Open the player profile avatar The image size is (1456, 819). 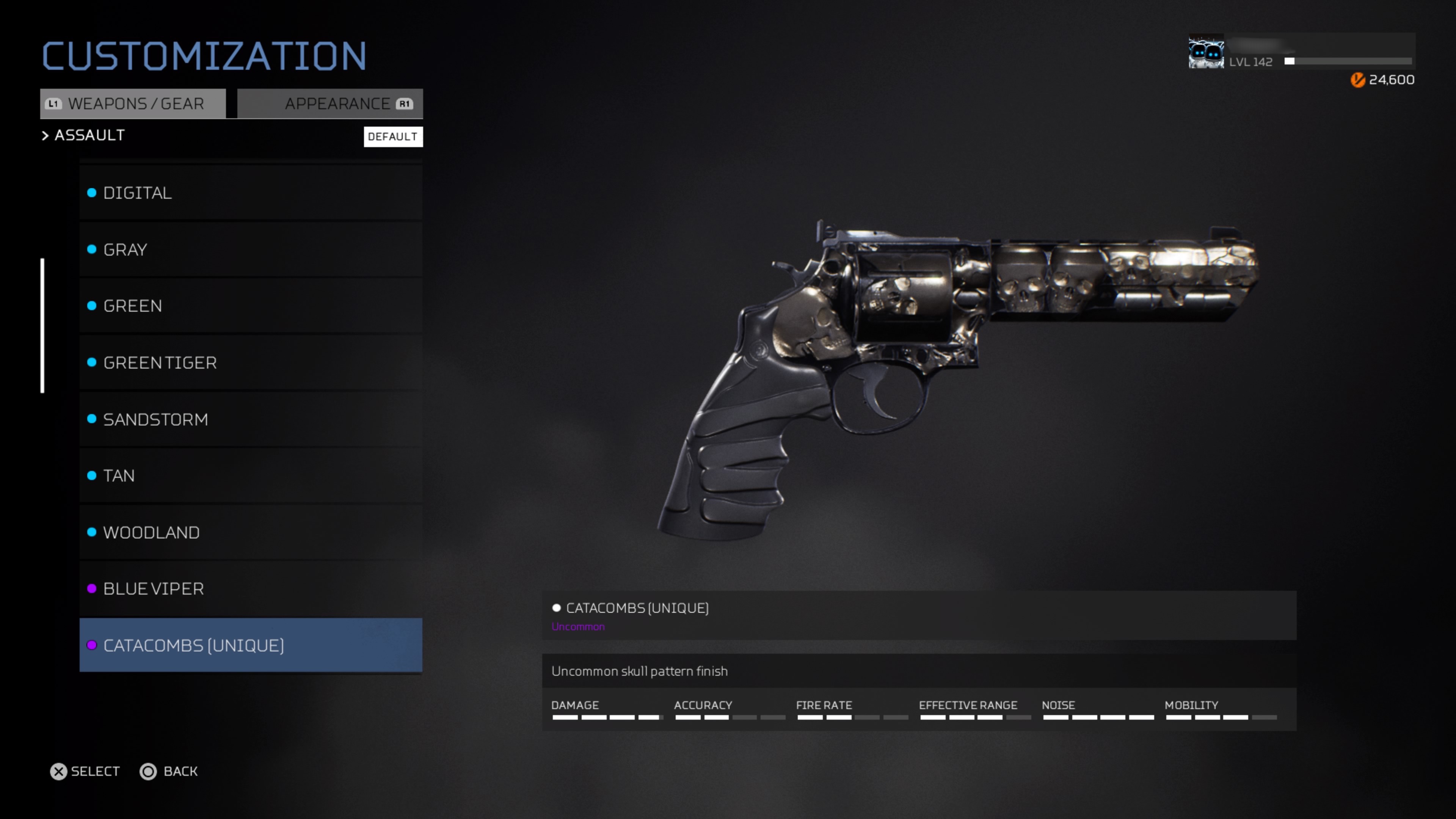point(1206,52)
